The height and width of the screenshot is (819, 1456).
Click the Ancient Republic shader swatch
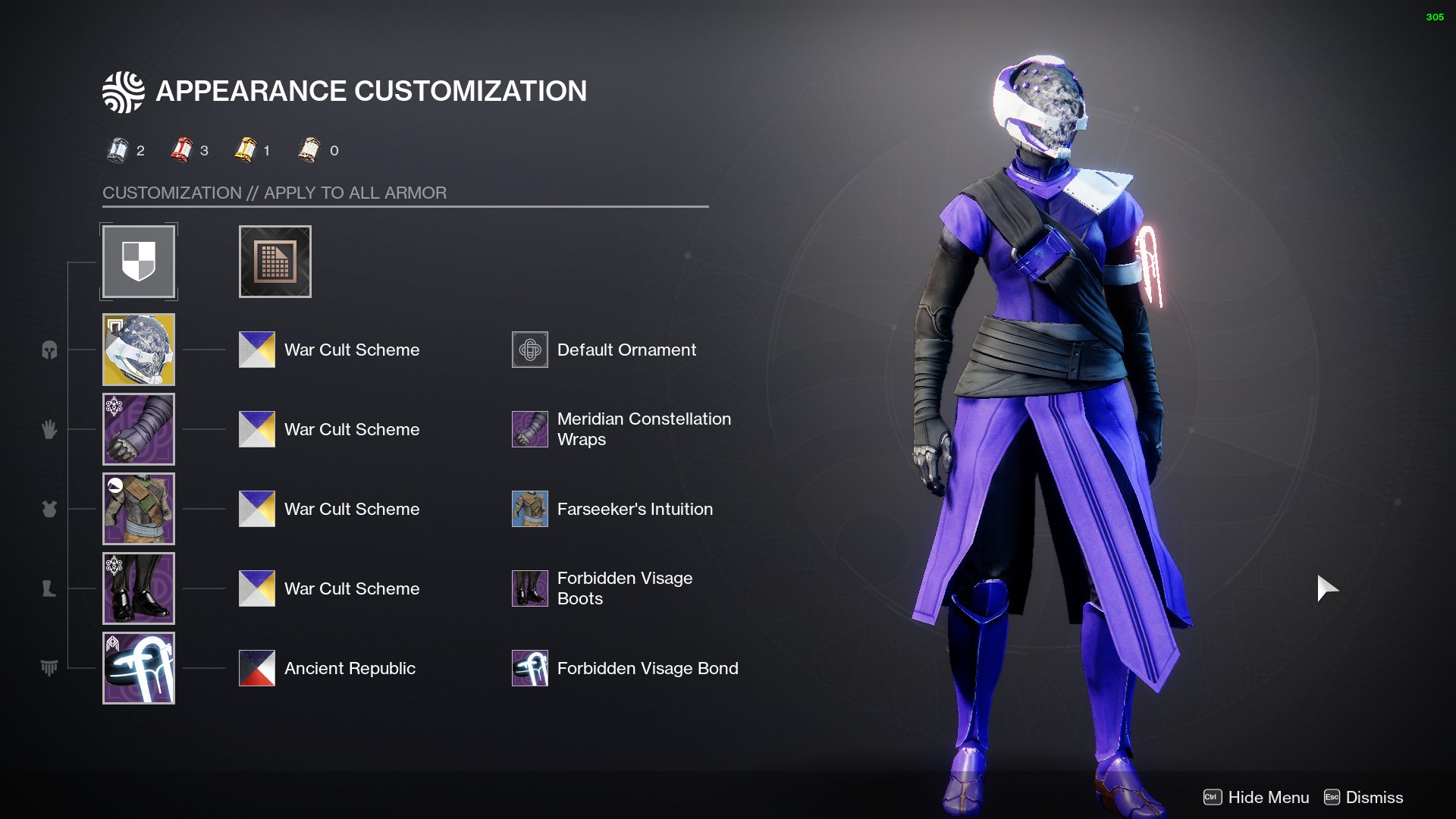click(256, 668)
